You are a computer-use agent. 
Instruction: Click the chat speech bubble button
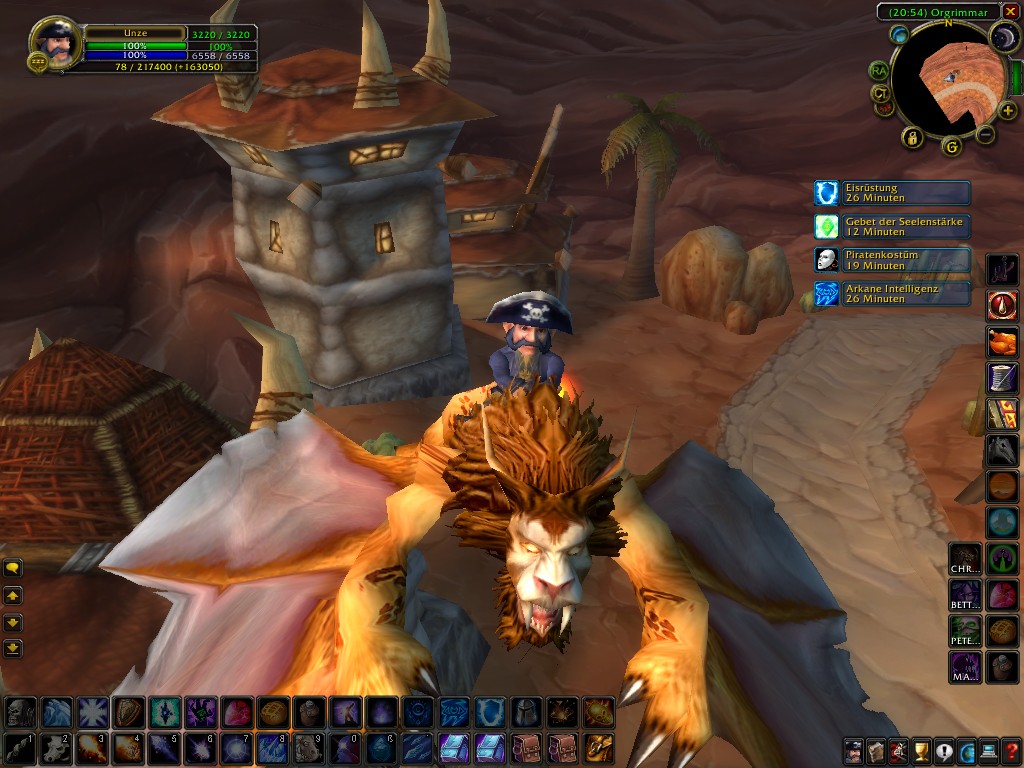point(13,568)
